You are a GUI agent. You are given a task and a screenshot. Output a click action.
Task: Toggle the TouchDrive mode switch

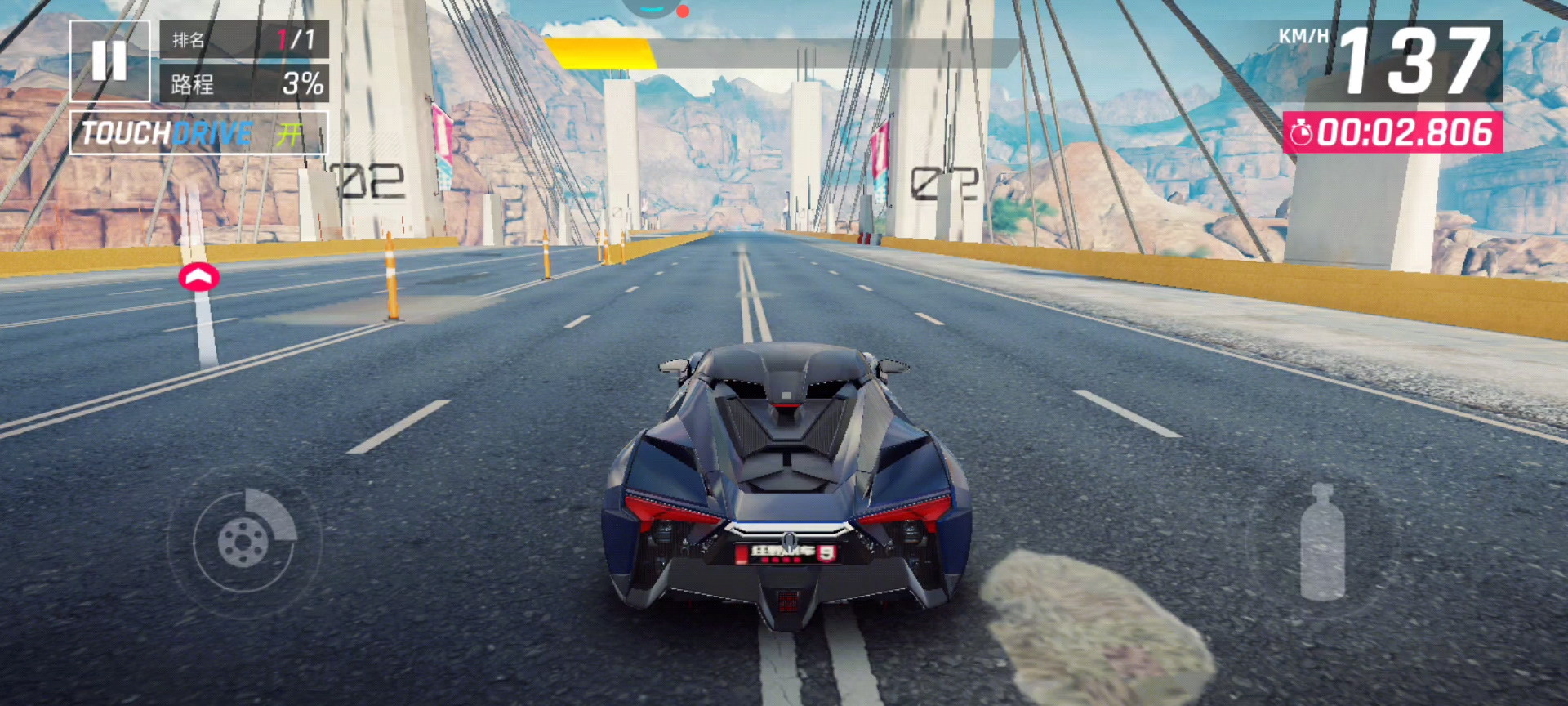tap(199, 133)
